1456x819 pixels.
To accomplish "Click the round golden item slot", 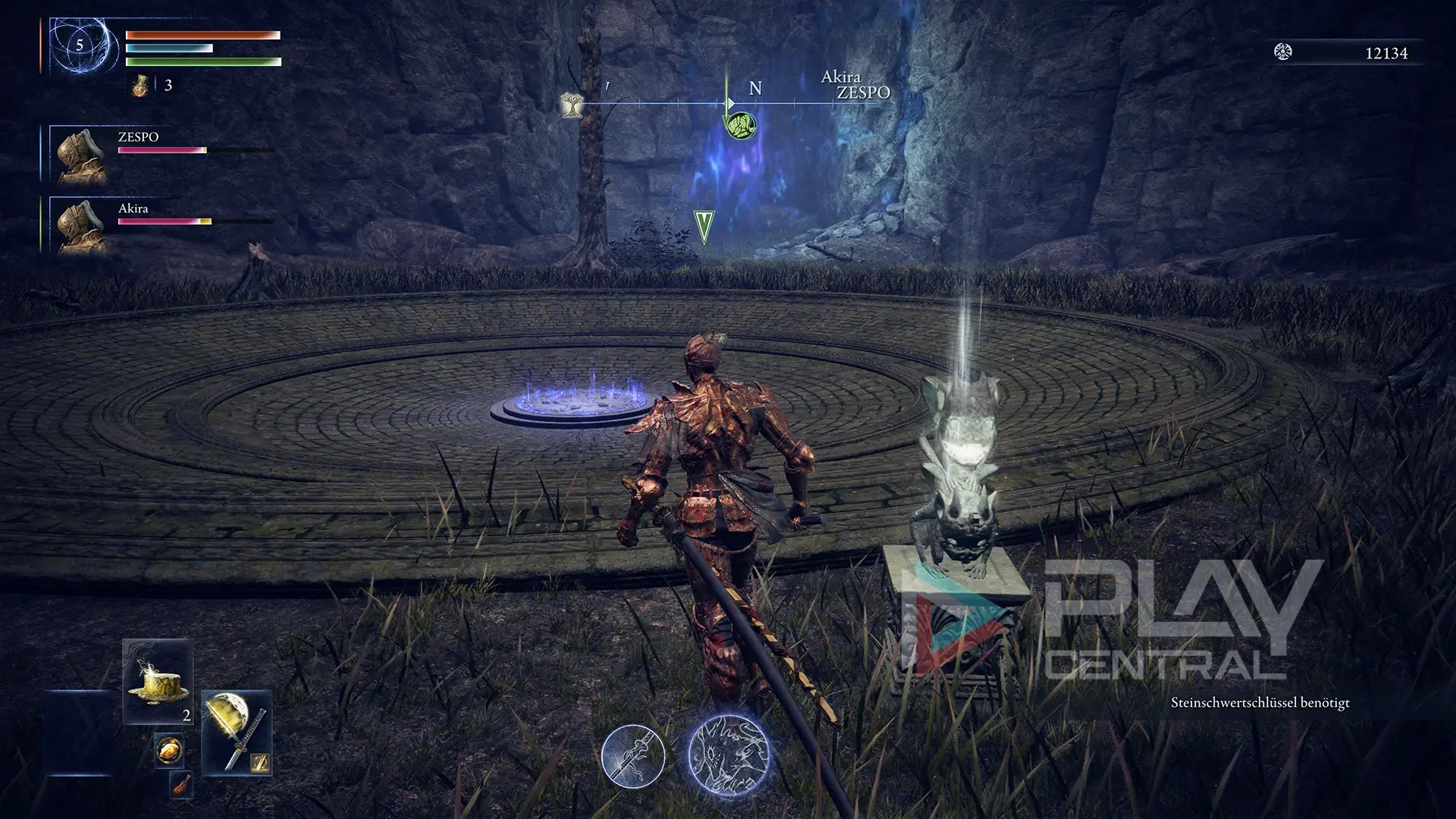I will [168, 751].
